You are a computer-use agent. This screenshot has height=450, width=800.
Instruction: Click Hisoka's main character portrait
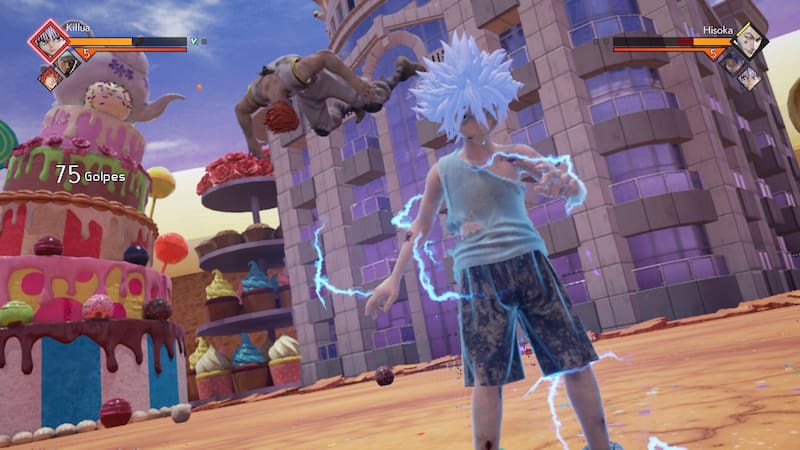click(x=752, y=41)
